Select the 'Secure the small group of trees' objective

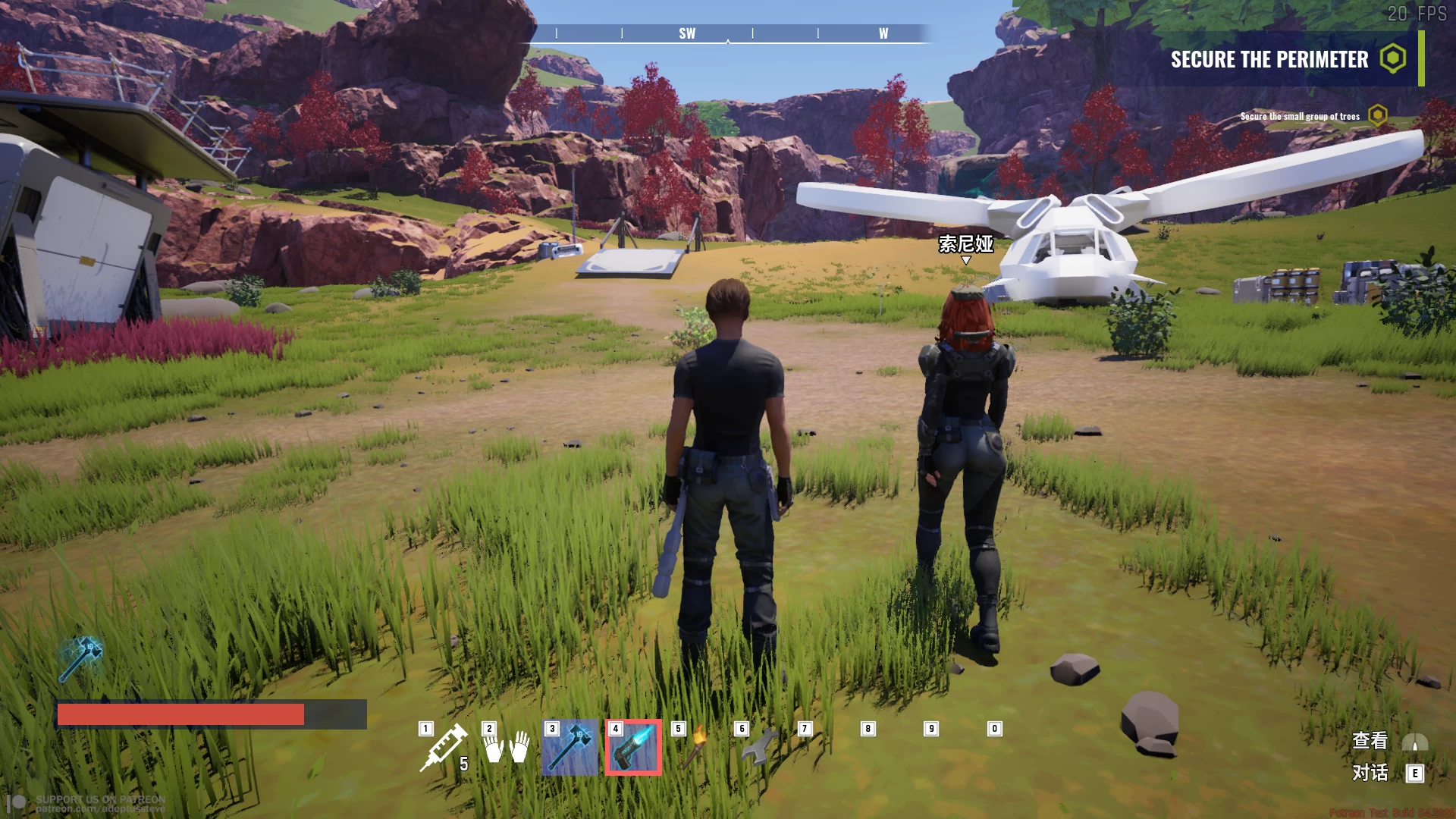(x=1300, y=116)
